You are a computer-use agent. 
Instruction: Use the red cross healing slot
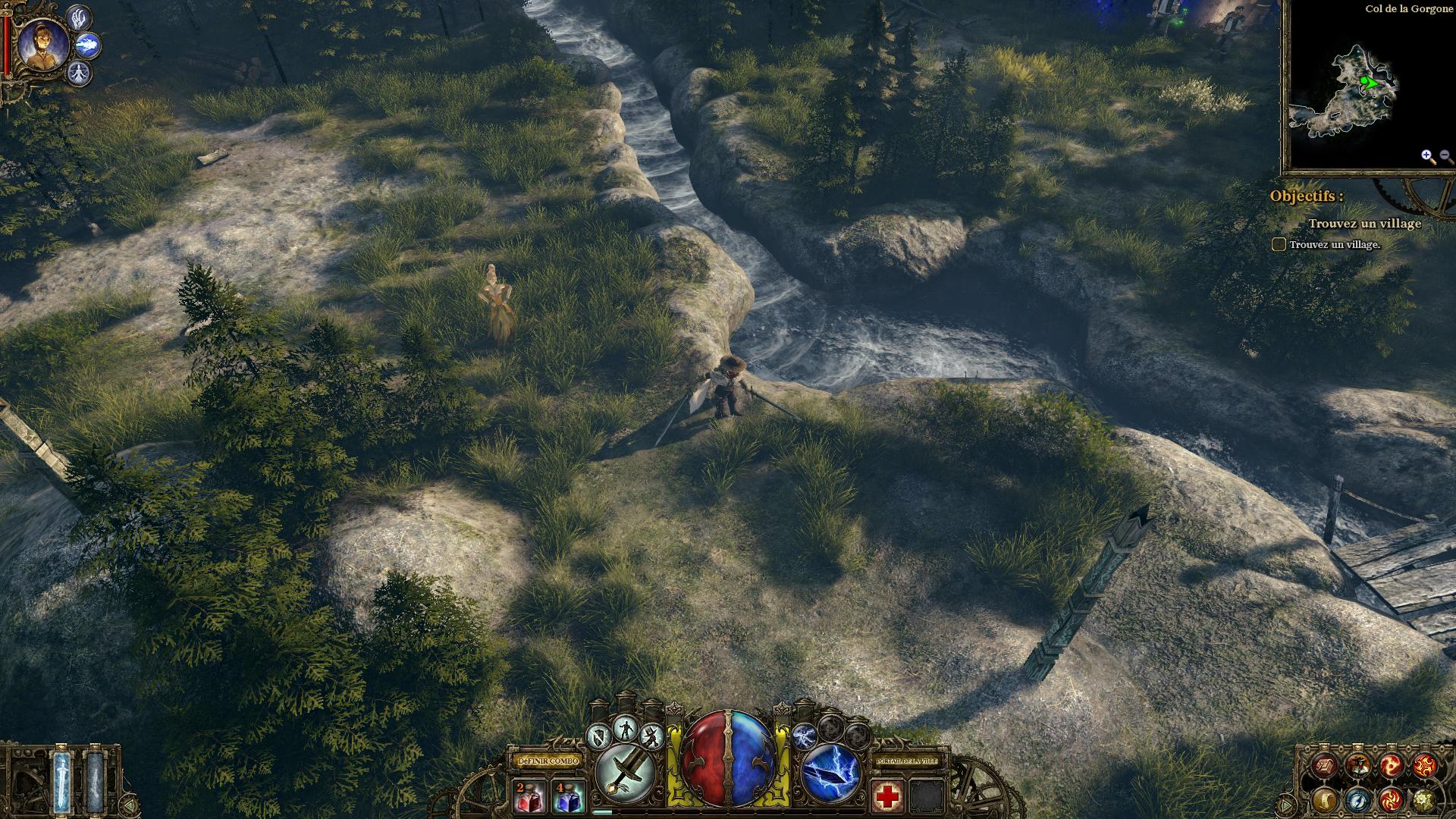pyautogui.click(x=886, y=796)
